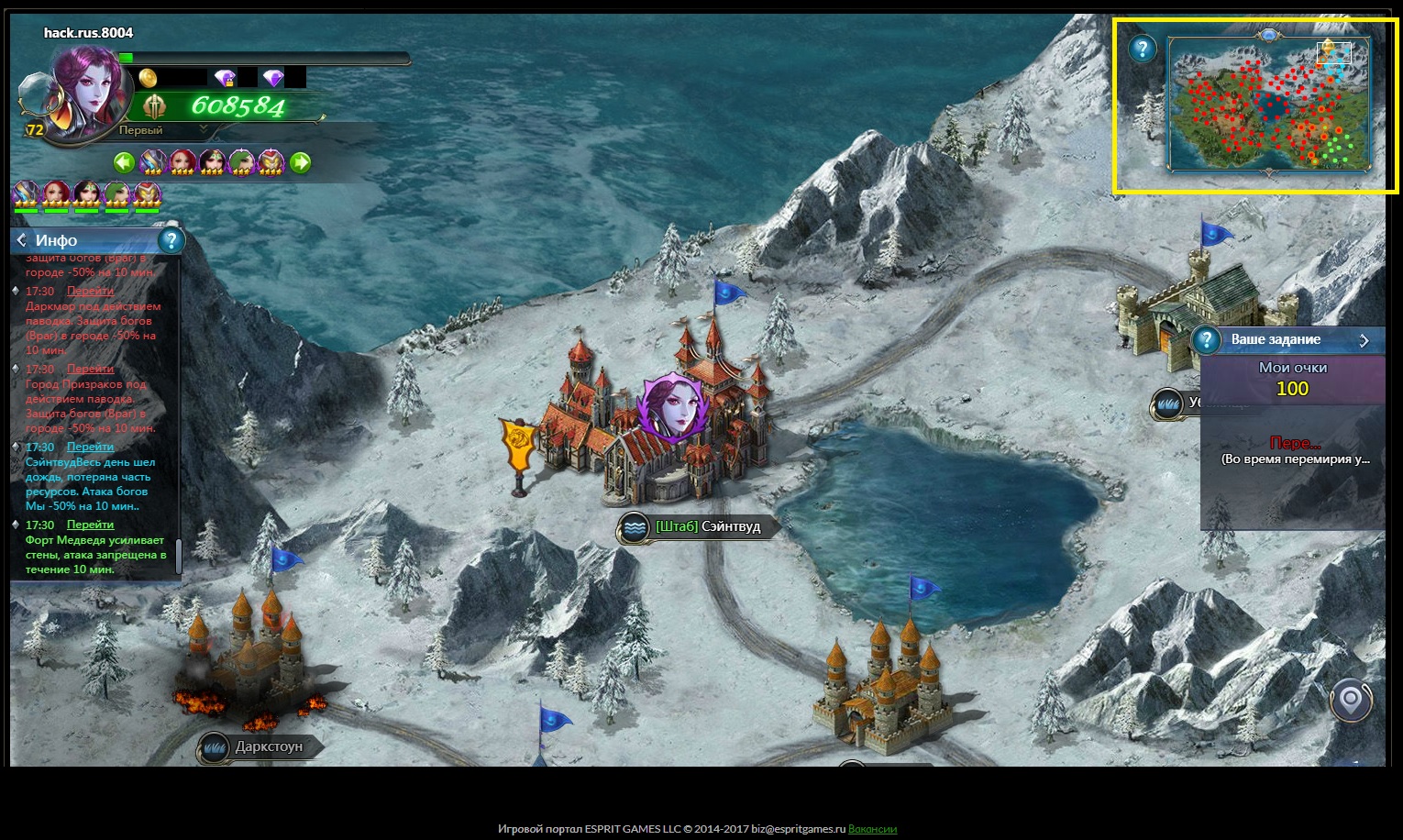Go to the blue Сэйнтвуд rain event link
The image size is (1403, 840).
pyautogui.click(x=90, y=447)
